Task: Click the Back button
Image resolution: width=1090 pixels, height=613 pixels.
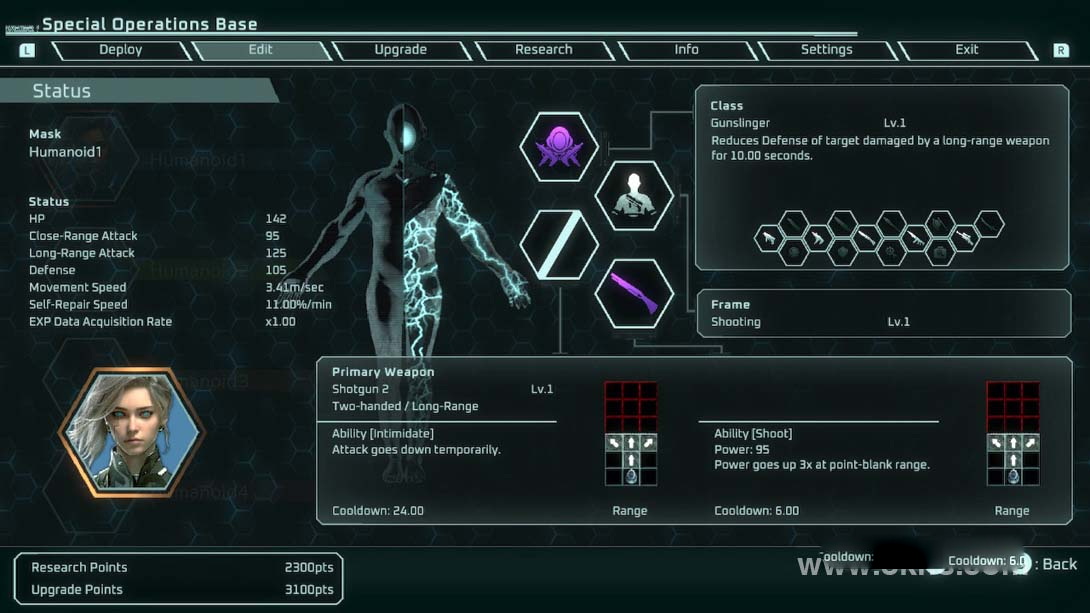Action: 1059,564
